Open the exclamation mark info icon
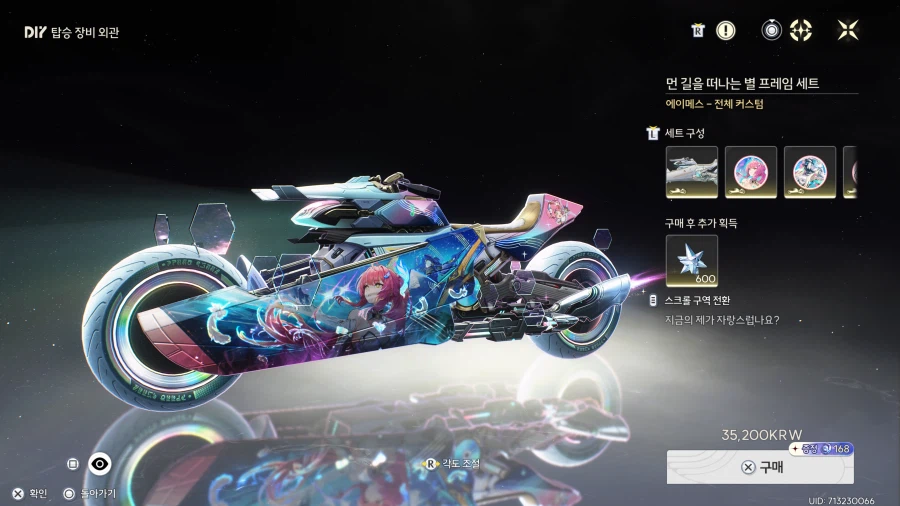Screen dimensions: 900x506 pyautogui.click(x=726, y=31)
